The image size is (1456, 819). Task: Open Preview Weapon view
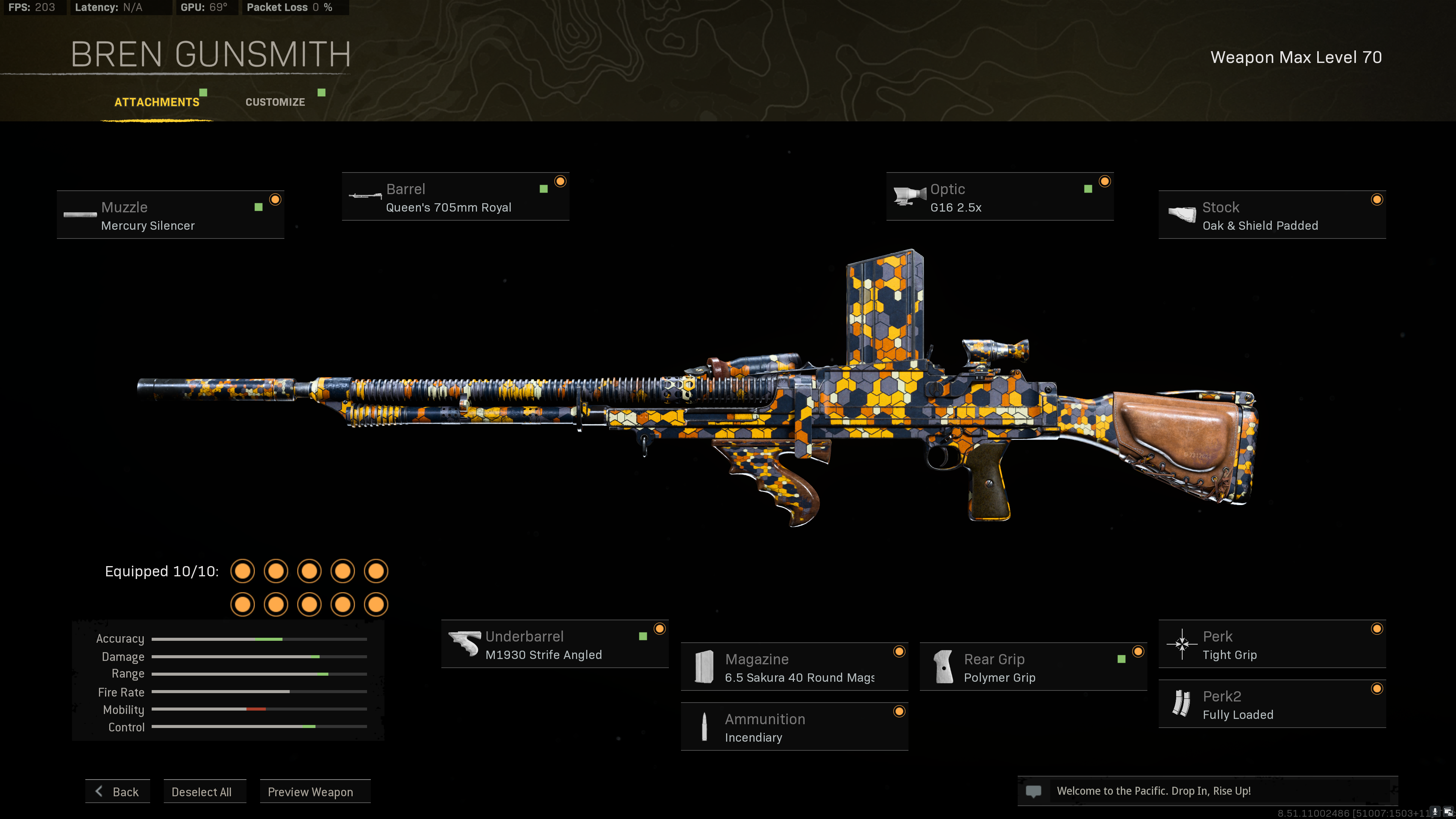tap(310, 791)
